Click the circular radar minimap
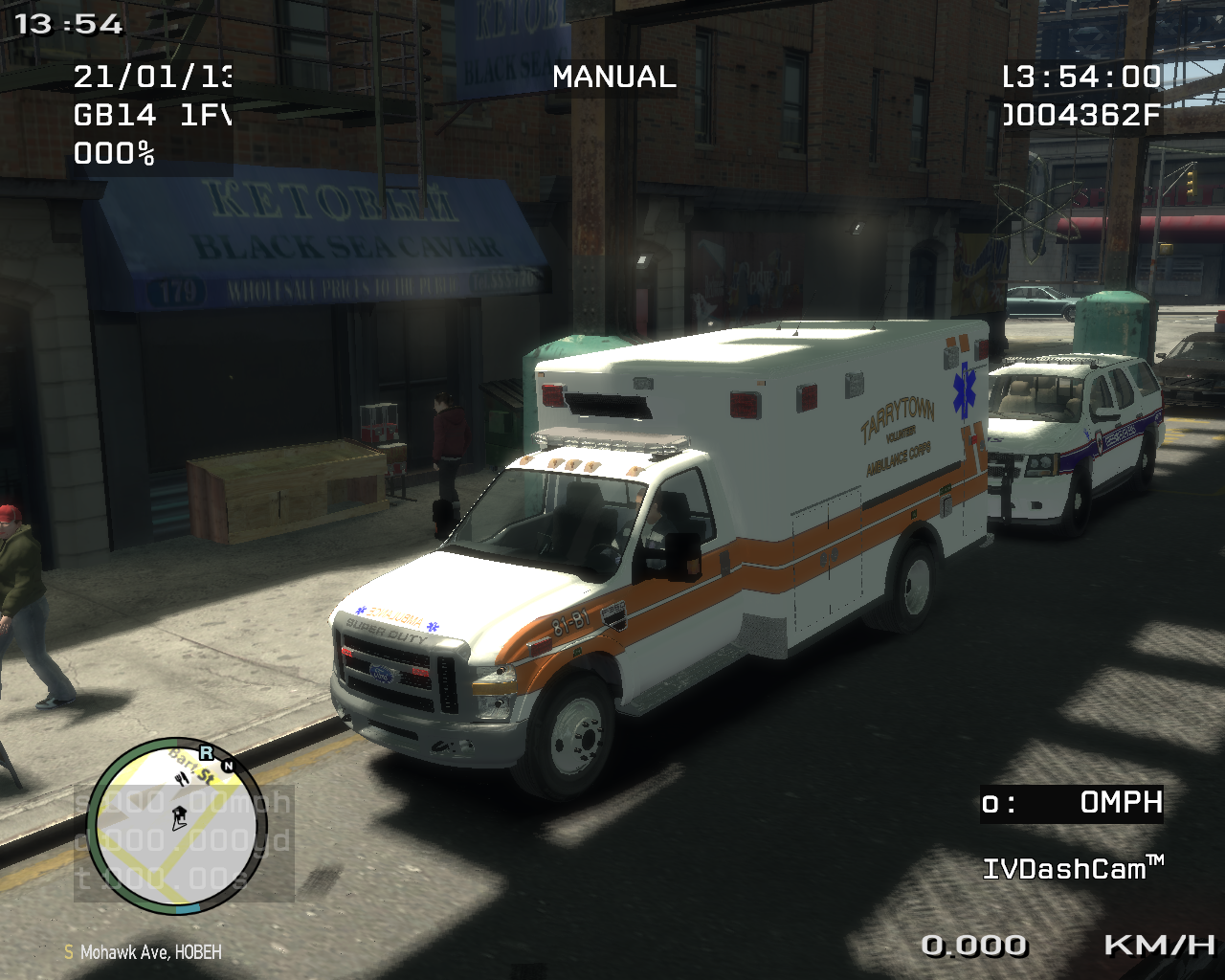1225x980 pixels. tap(176, 826)
